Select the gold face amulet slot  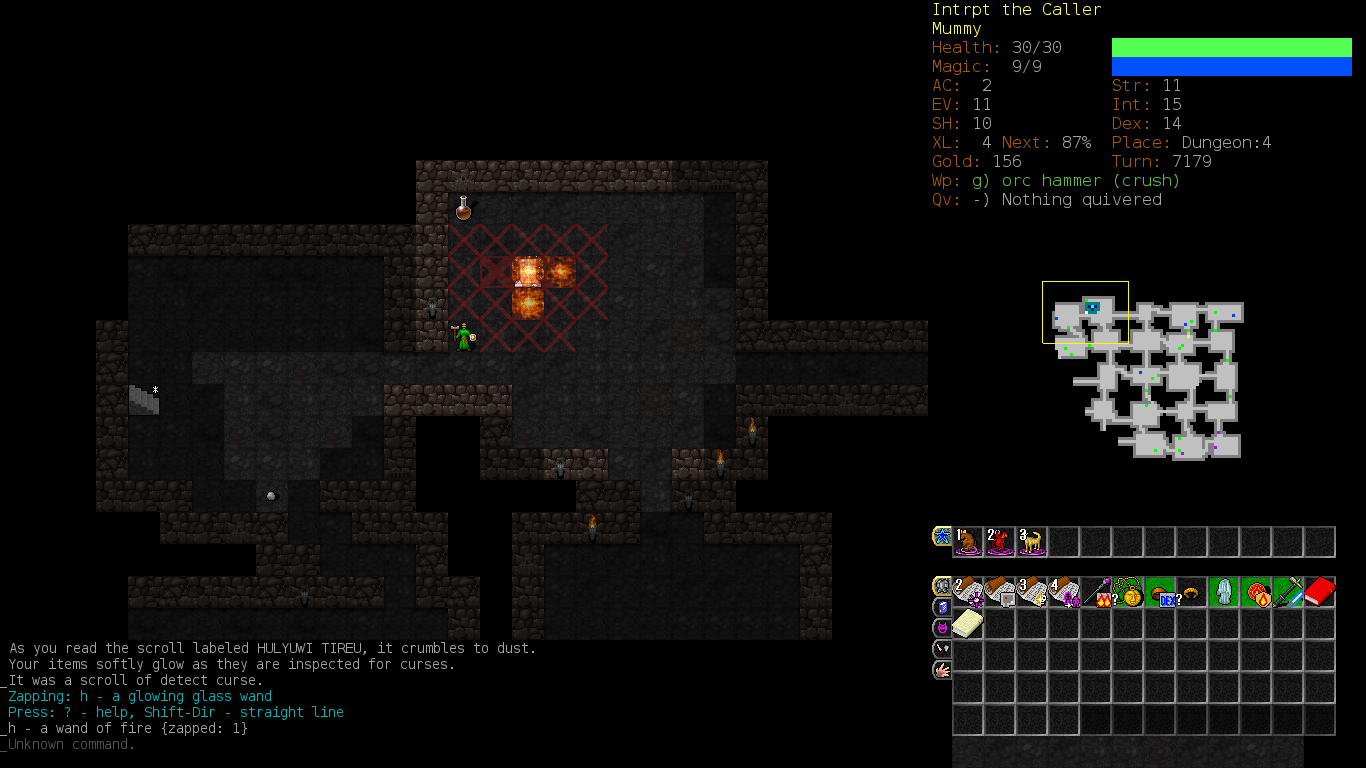(1128, 592)
